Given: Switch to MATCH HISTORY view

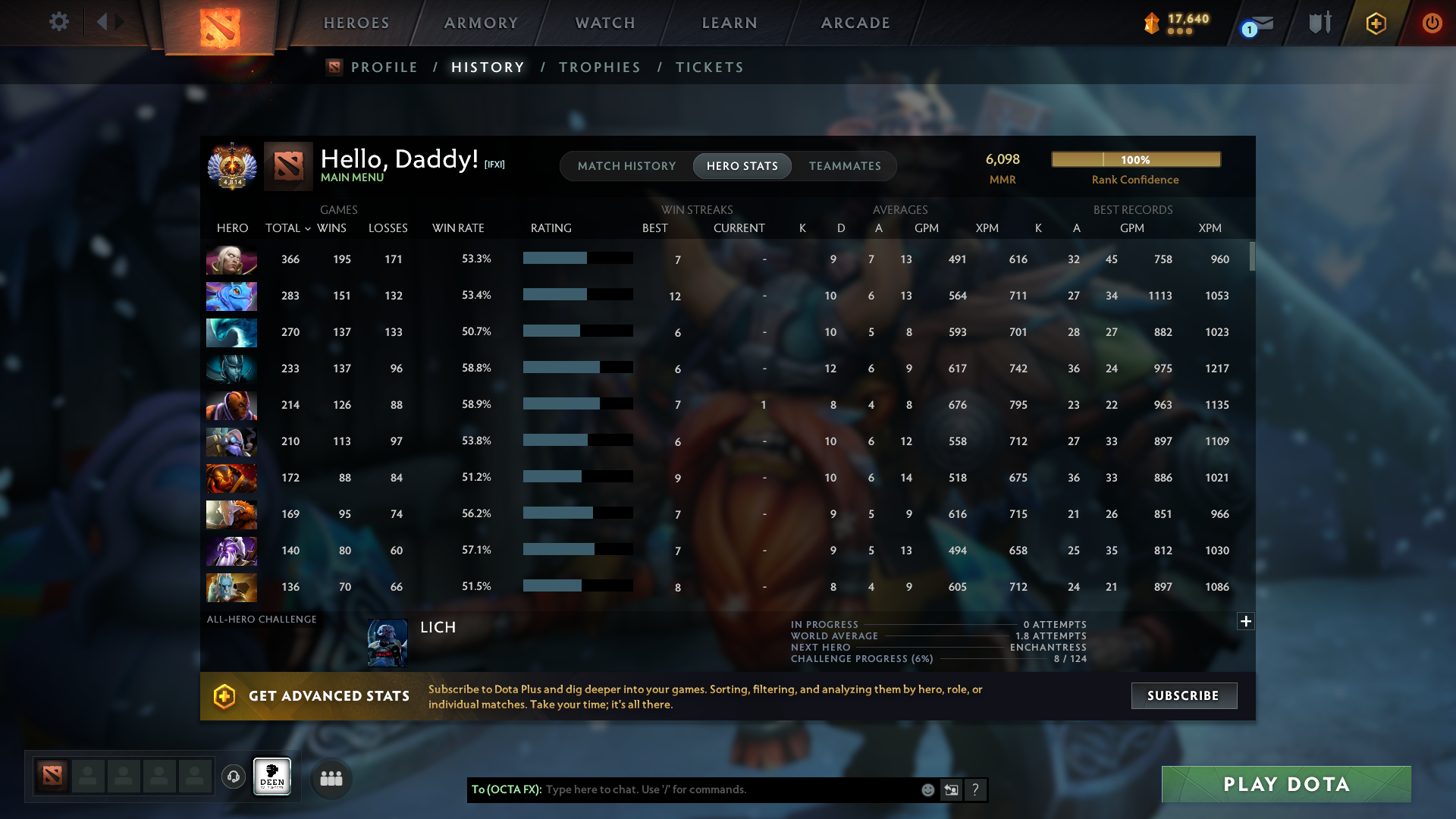Looking at the screenshot, I should coord(626,165).
